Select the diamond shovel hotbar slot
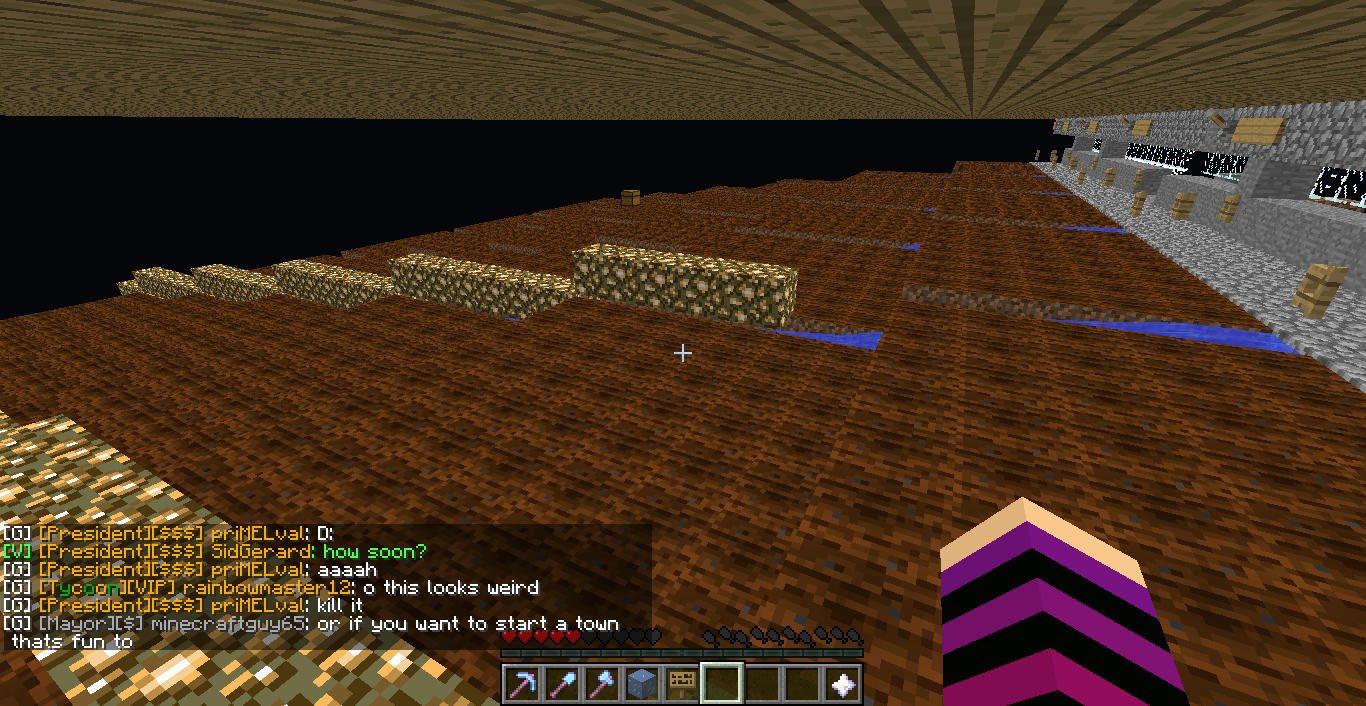Image resolution: width=1366 pixels, height=706 pixels. (x=561, y=684)
